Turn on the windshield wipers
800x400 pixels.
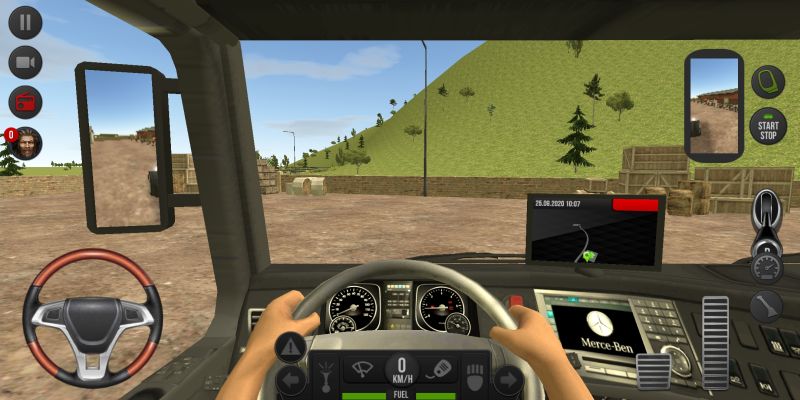361,369
